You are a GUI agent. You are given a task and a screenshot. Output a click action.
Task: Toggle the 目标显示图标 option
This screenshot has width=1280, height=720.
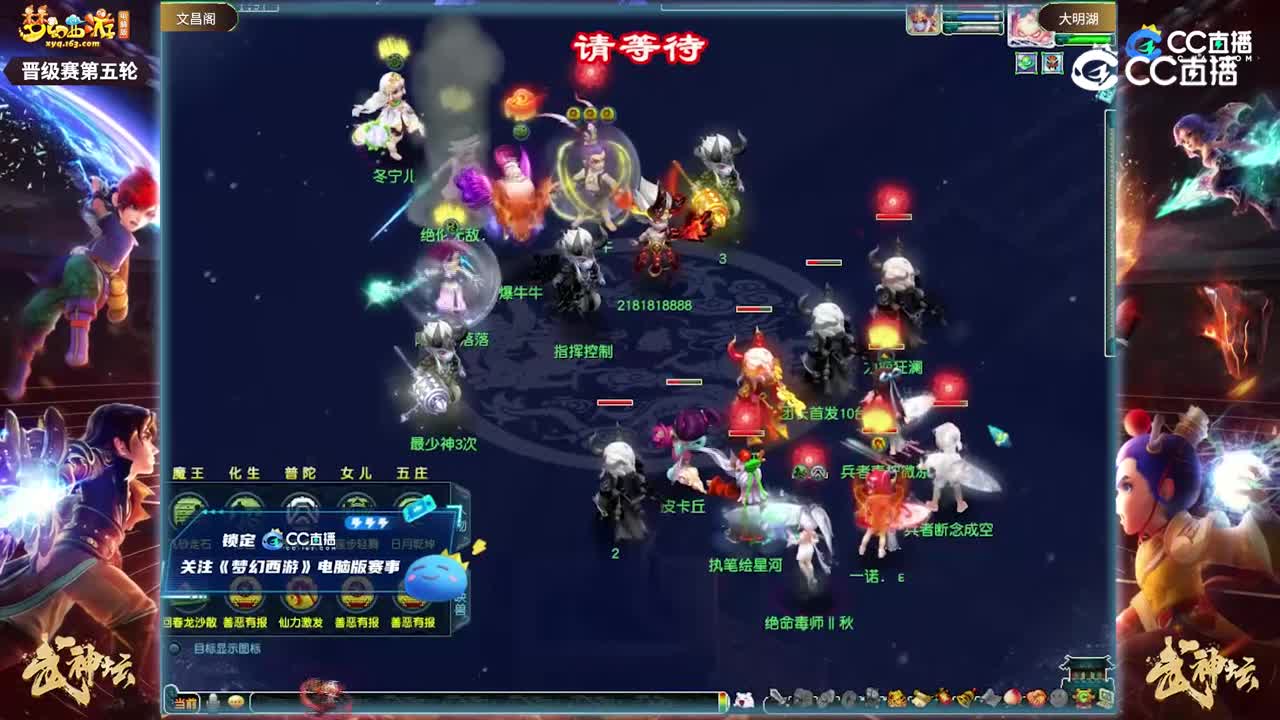click(x=176, y=647)
